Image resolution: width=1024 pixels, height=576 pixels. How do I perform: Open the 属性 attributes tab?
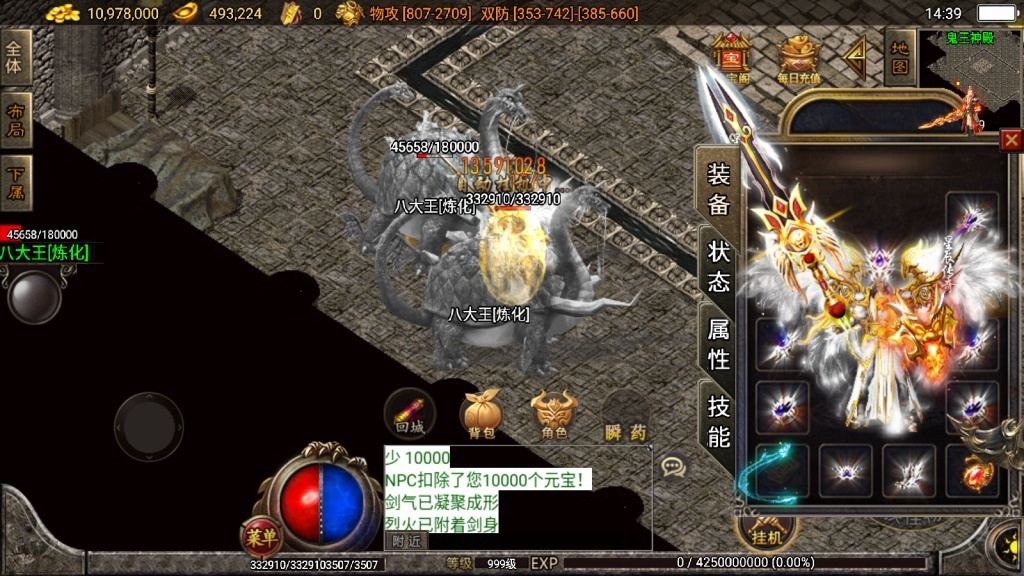pos(719,343)
